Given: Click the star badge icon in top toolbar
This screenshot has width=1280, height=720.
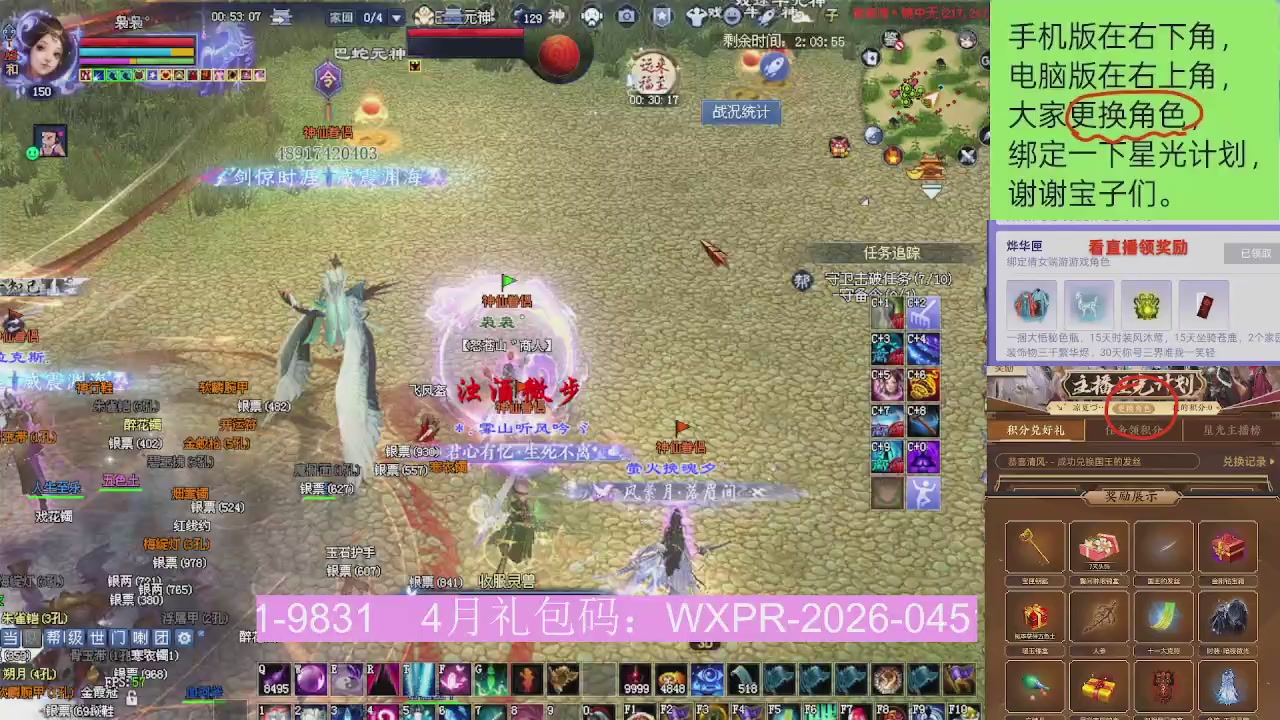Looking at the screenshot, I should [661, 17].
